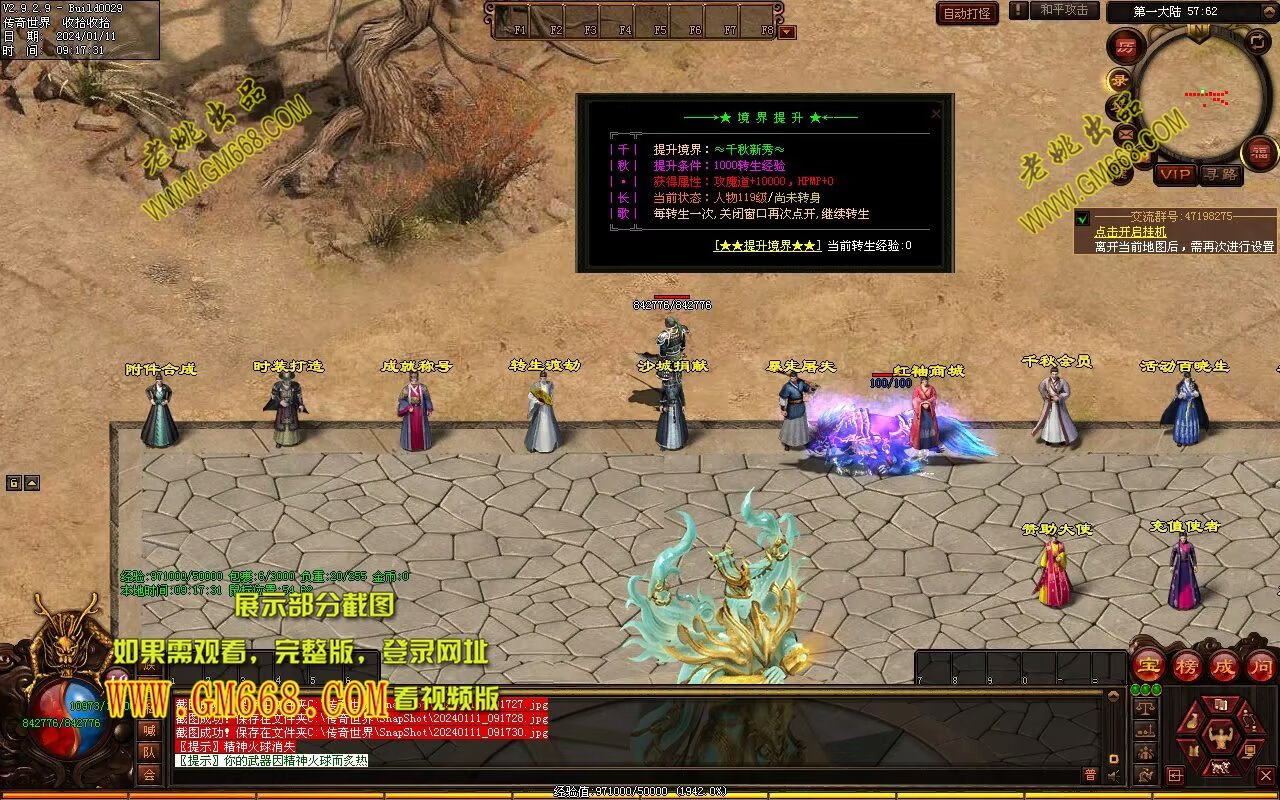
Task: Open the 成 achievements button
Action: coord(1224,666)
